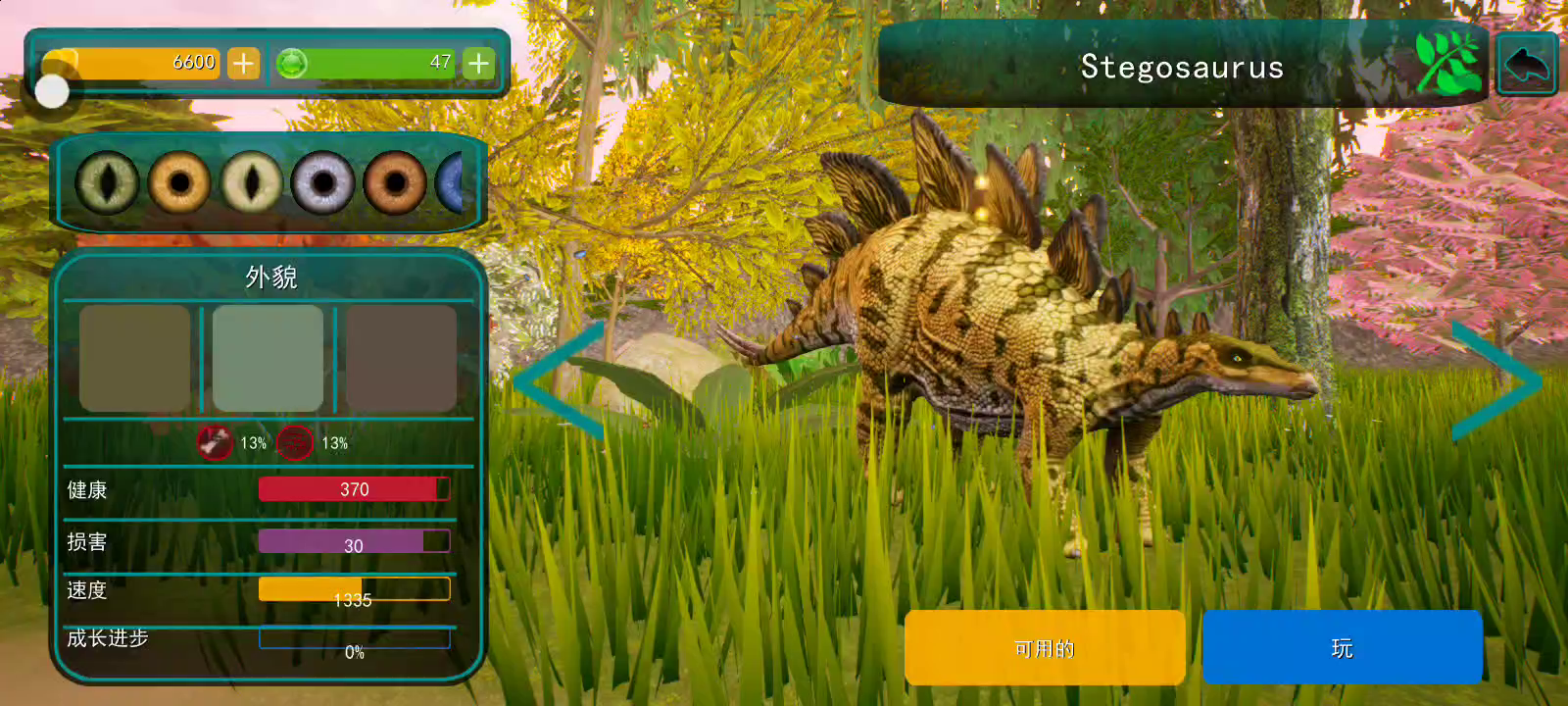
Task: Show the next dinosaur with right arrow
Action: 1496,380
